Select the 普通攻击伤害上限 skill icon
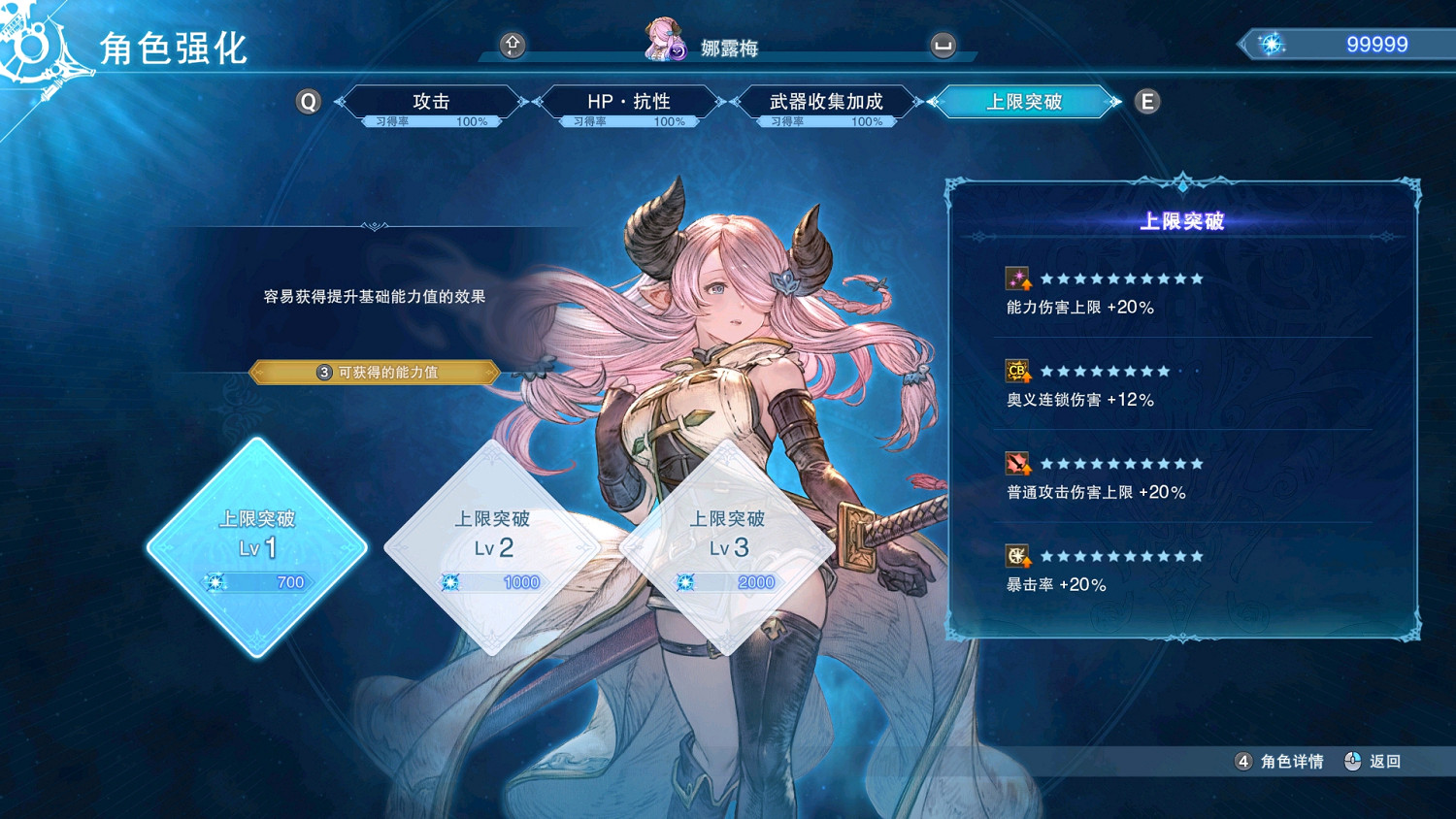 pos(1015,464)
